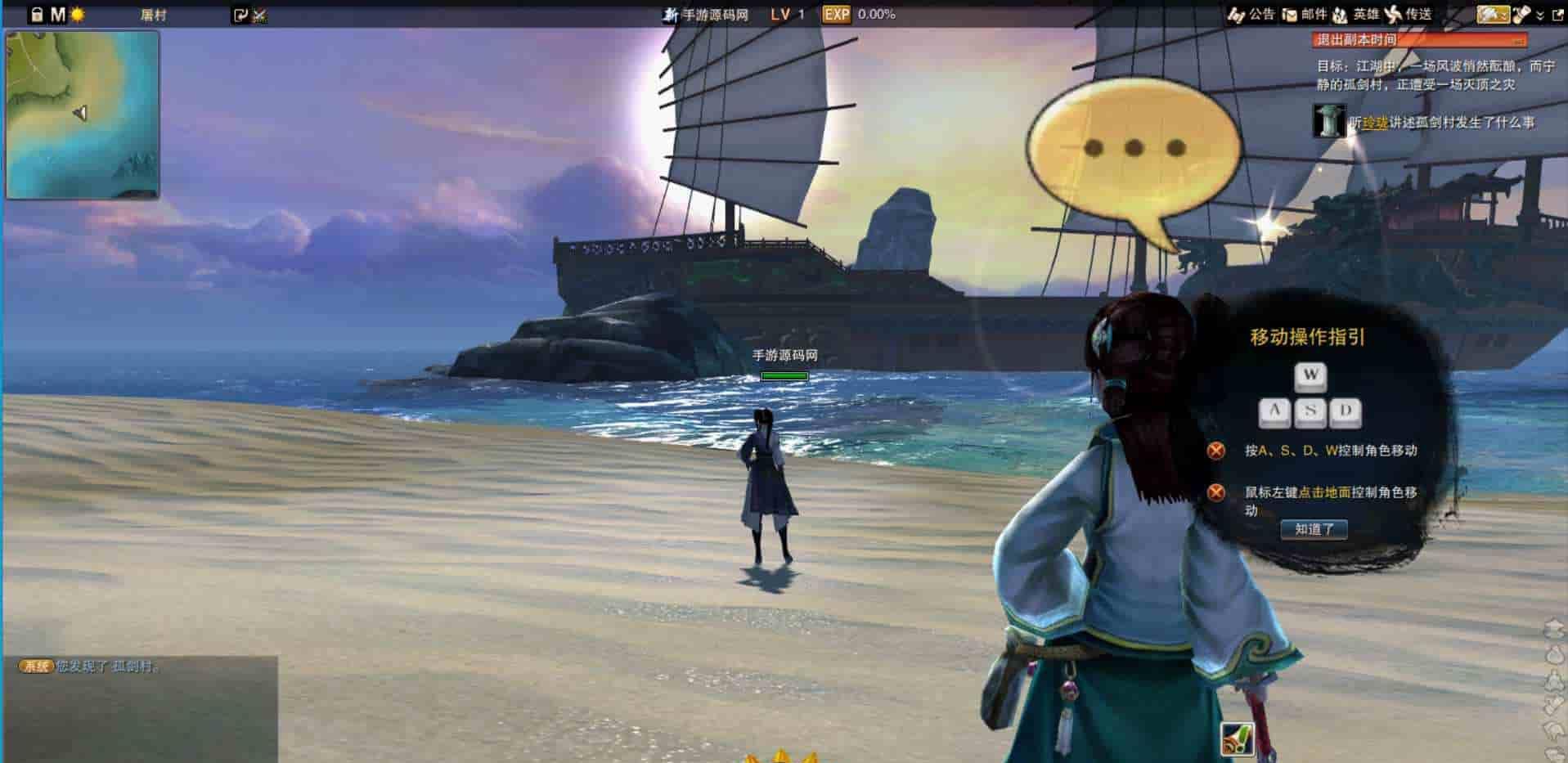Toggle the padlock icon in the top bar
1568x763 pixels.
pos(36,15)
